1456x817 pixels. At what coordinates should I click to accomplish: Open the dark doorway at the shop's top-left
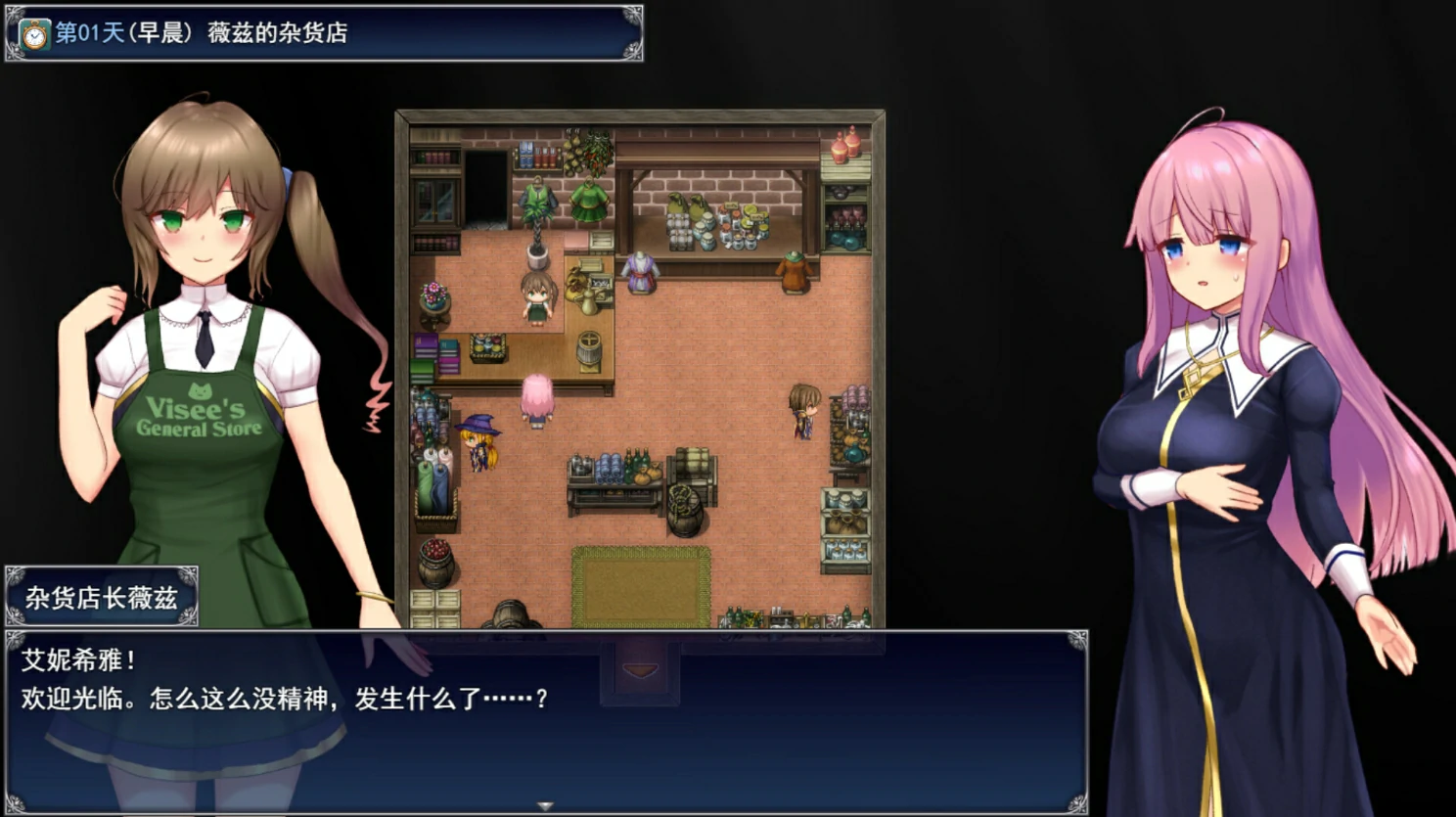486,186
